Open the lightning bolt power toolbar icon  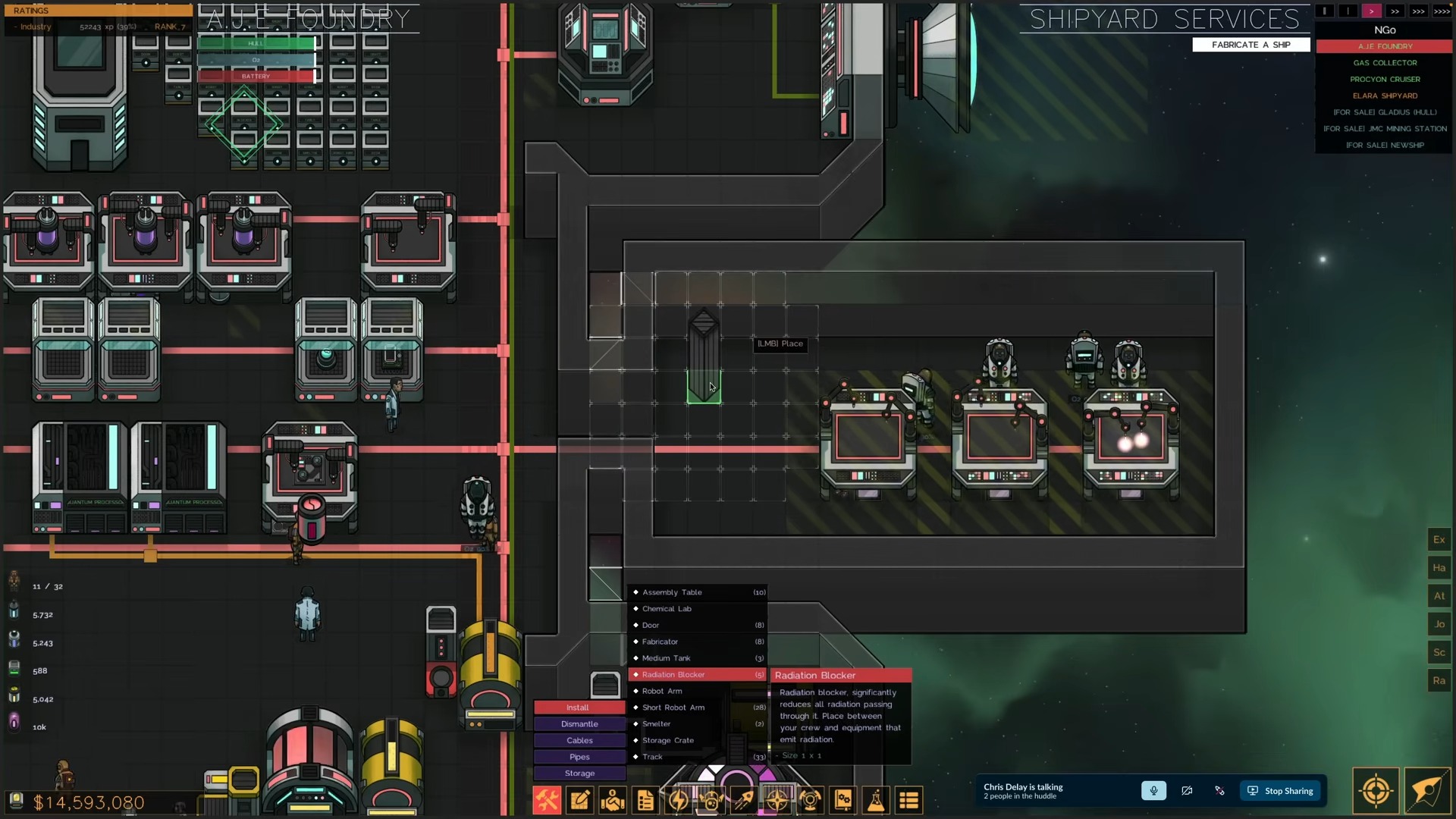click(678, 800)
